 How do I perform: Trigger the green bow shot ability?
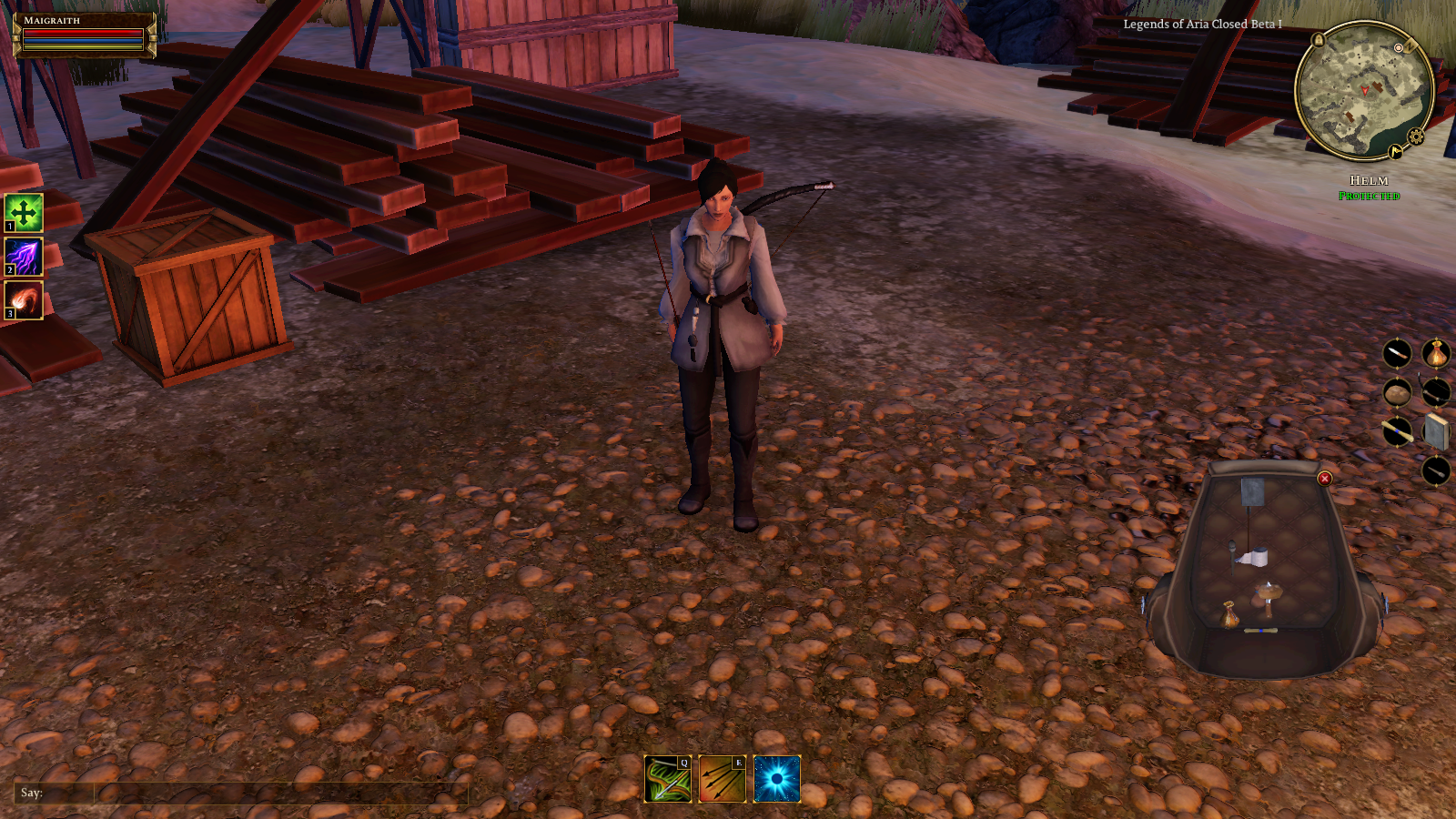668,780
